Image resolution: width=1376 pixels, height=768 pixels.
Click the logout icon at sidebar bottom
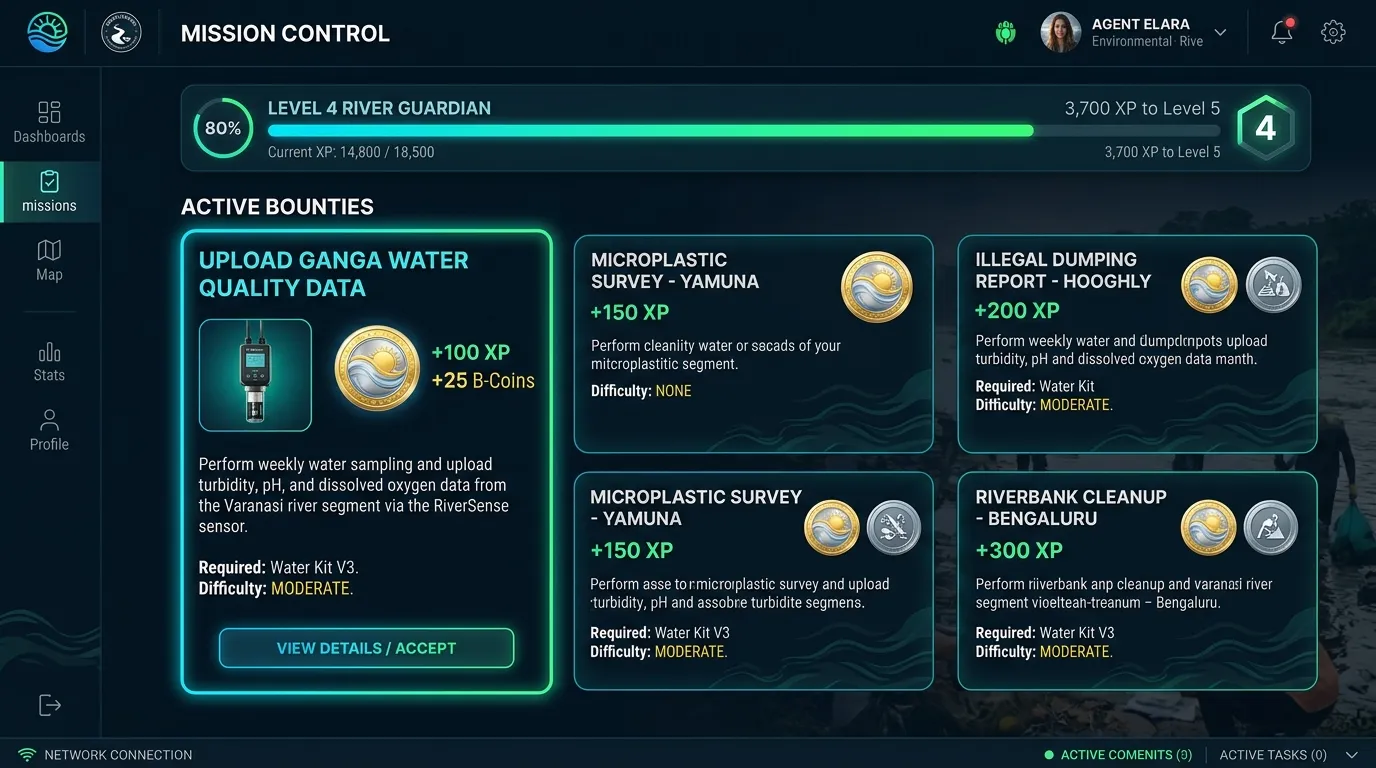[x=49, y=705]
